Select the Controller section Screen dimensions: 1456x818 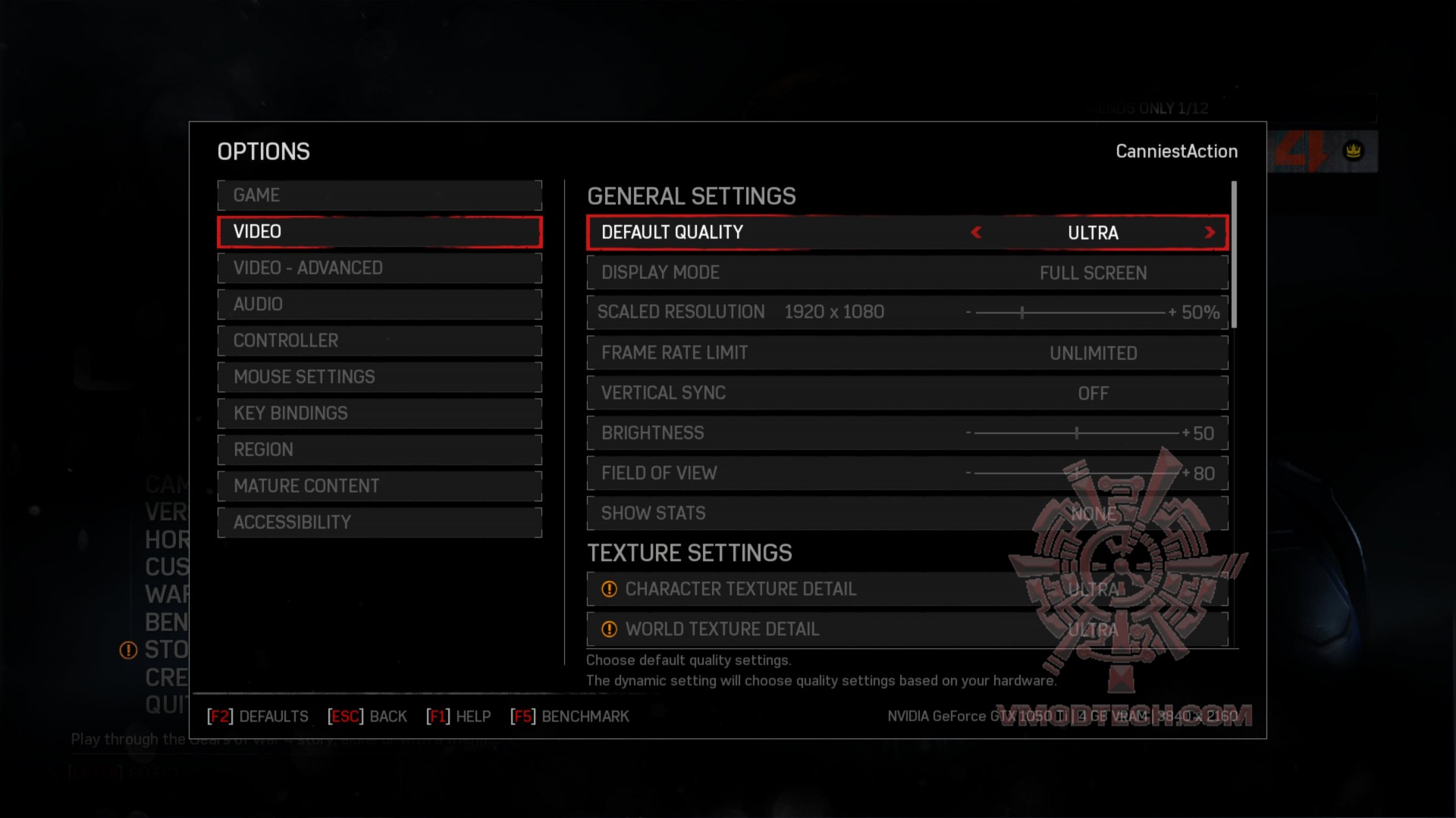pyautogui.click(x=379, y=341)
